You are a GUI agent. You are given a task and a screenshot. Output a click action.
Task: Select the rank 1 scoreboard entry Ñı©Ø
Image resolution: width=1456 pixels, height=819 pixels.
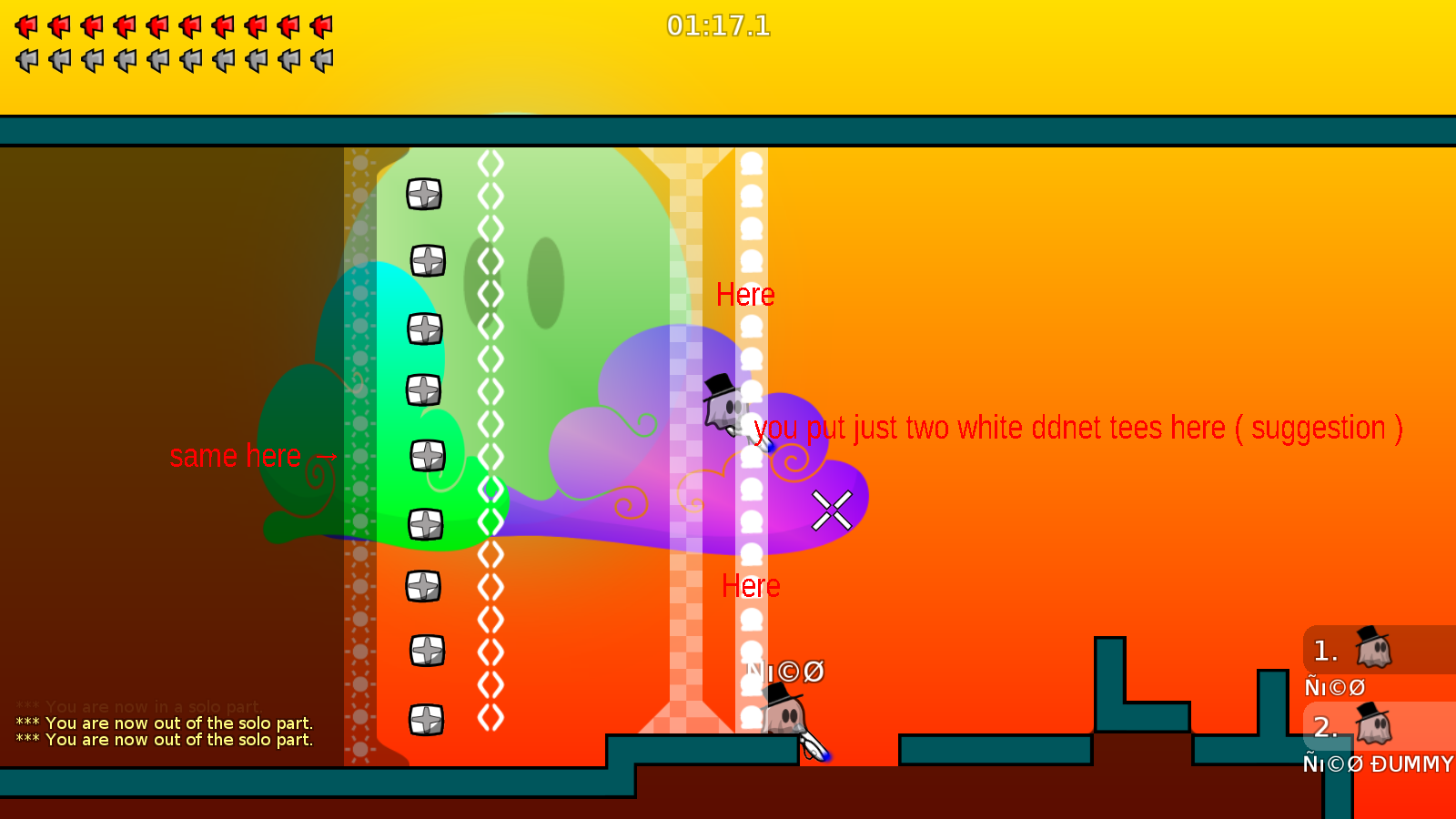[x=1335, y=687]
